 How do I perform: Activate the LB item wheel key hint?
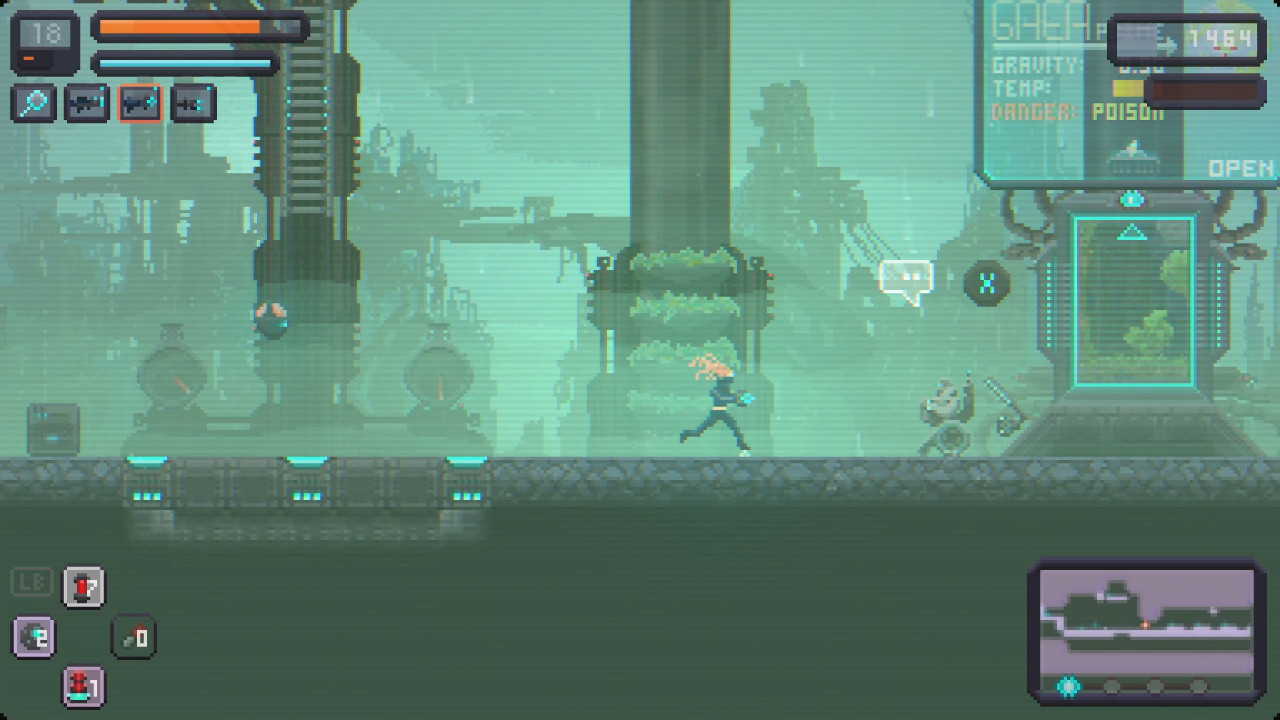(32, 581)
